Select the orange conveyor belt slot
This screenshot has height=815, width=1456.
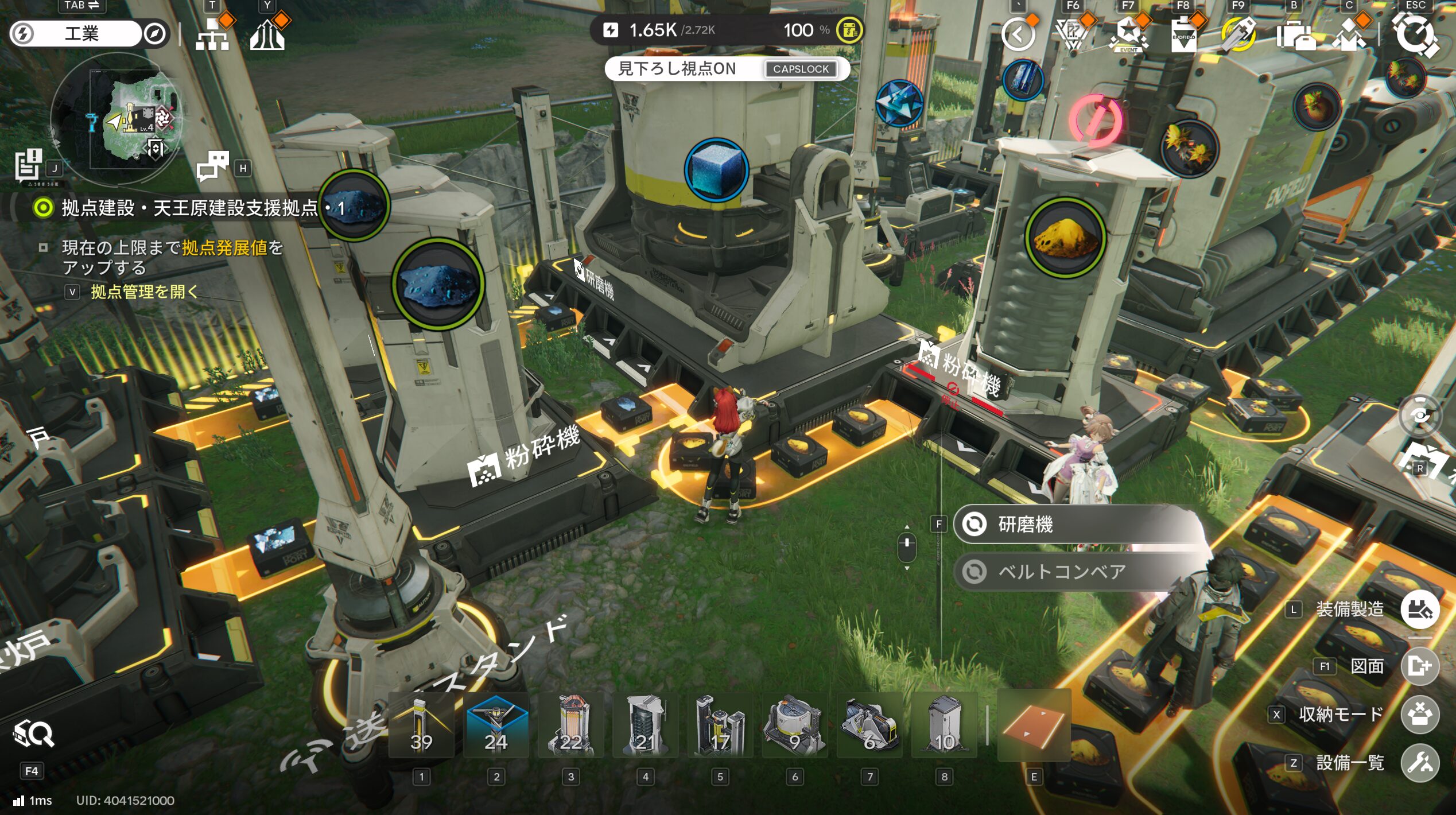tap(1034, 726)
